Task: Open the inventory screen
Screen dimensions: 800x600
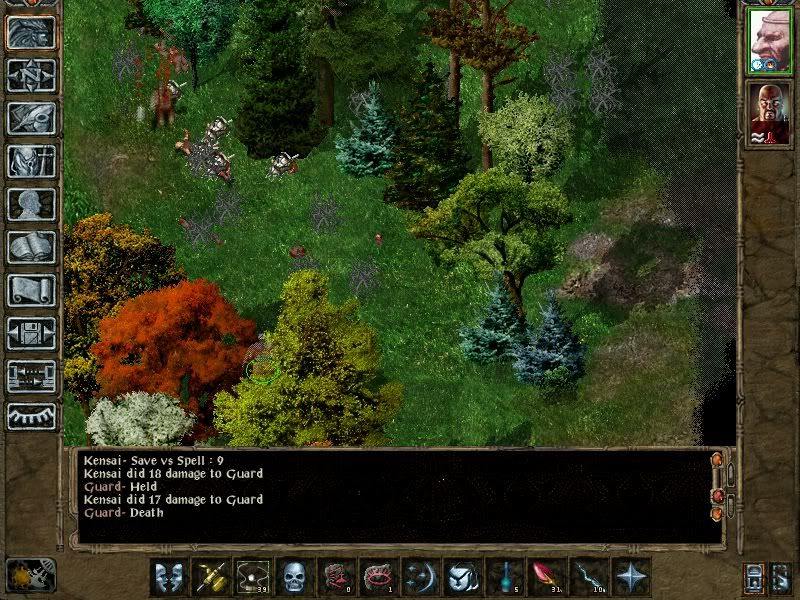Action: [x=31, y=161]
